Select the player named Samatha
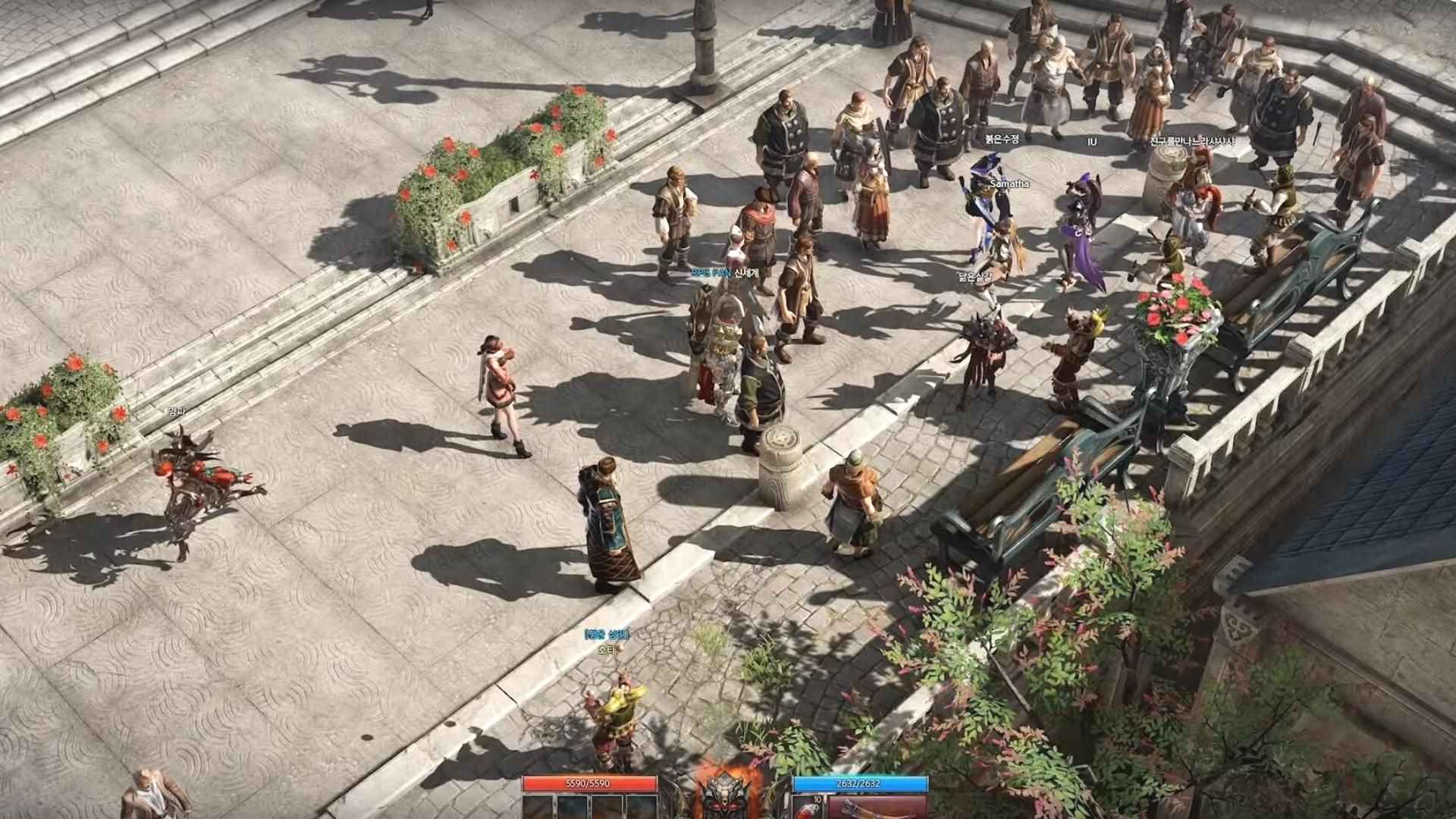The width and height of the screenshot is (1456, 819). (x=1009, y=184)
